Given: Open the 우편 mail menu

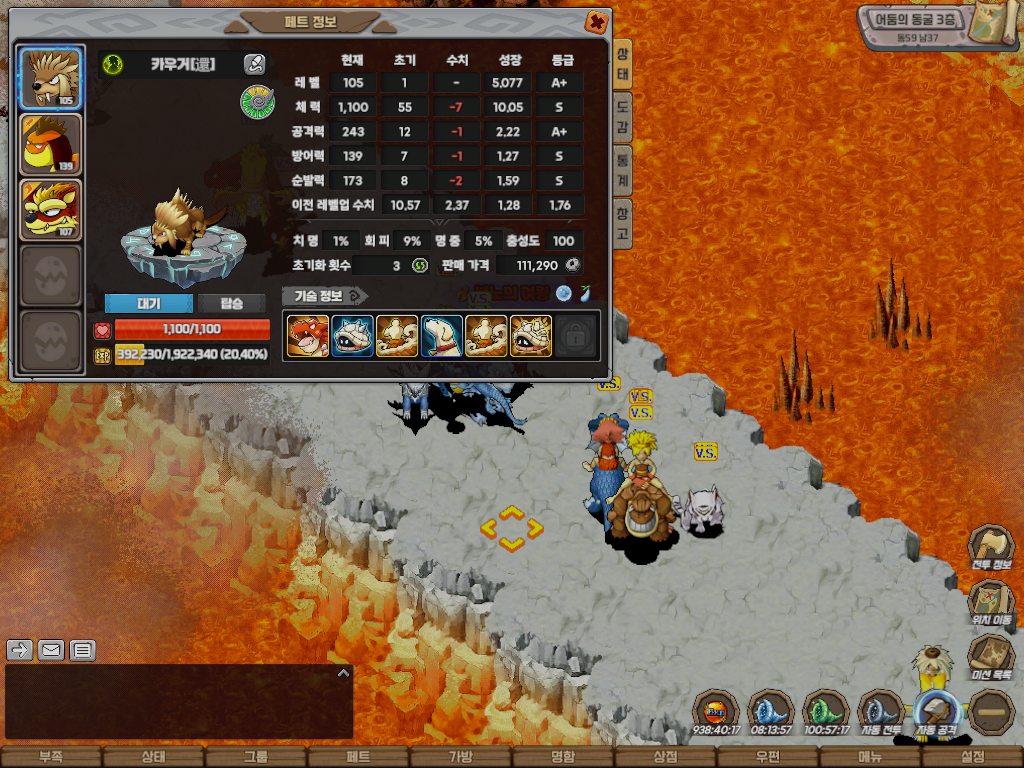Looking at the screenshot, I should pos(768,757).
